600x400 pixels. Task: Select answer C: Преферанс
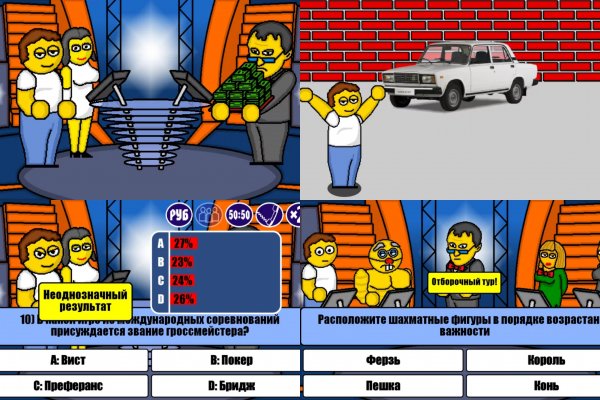[74, 383]
